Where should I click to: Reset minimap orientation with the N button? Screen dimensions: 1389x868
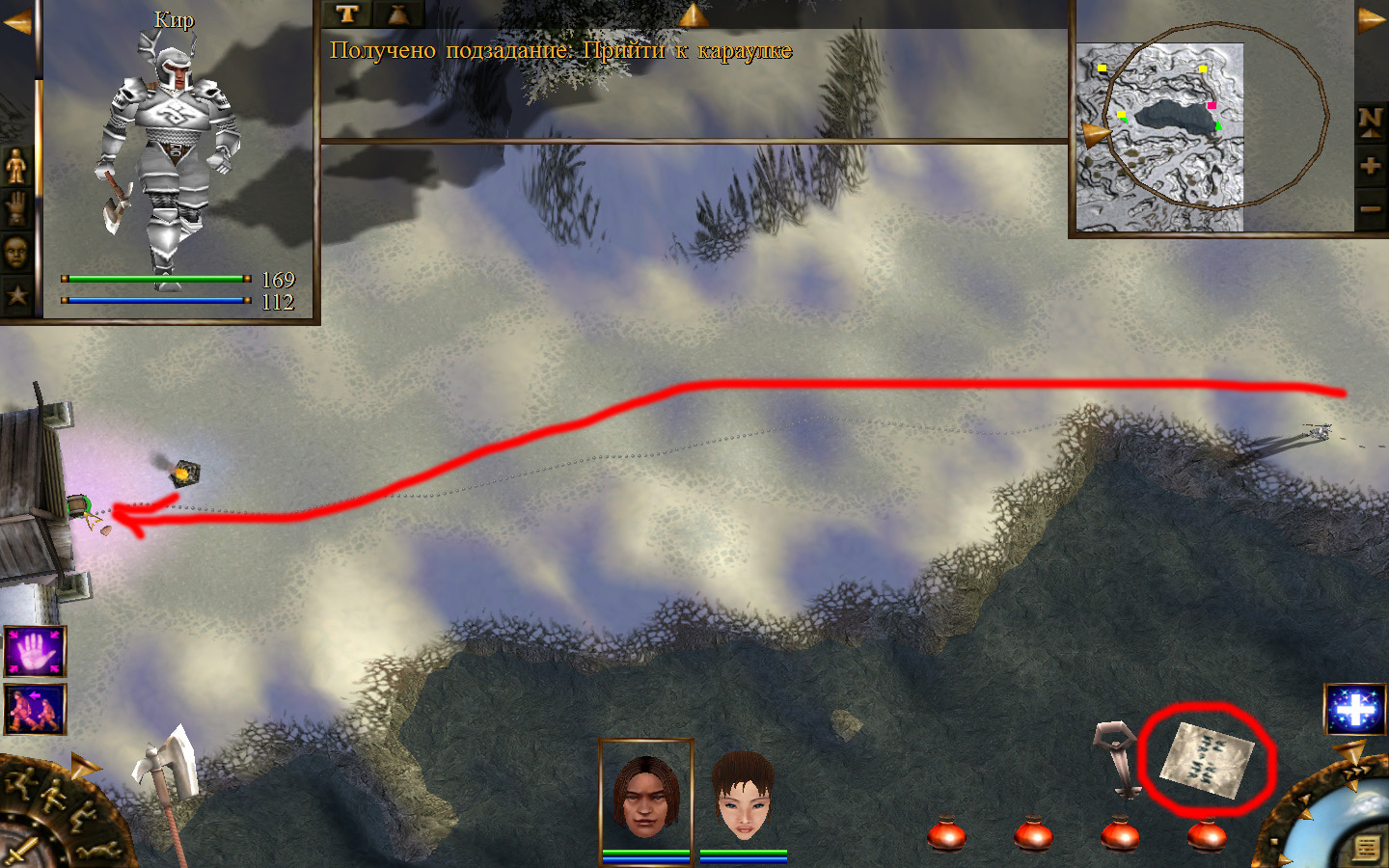coord(1371,122)
